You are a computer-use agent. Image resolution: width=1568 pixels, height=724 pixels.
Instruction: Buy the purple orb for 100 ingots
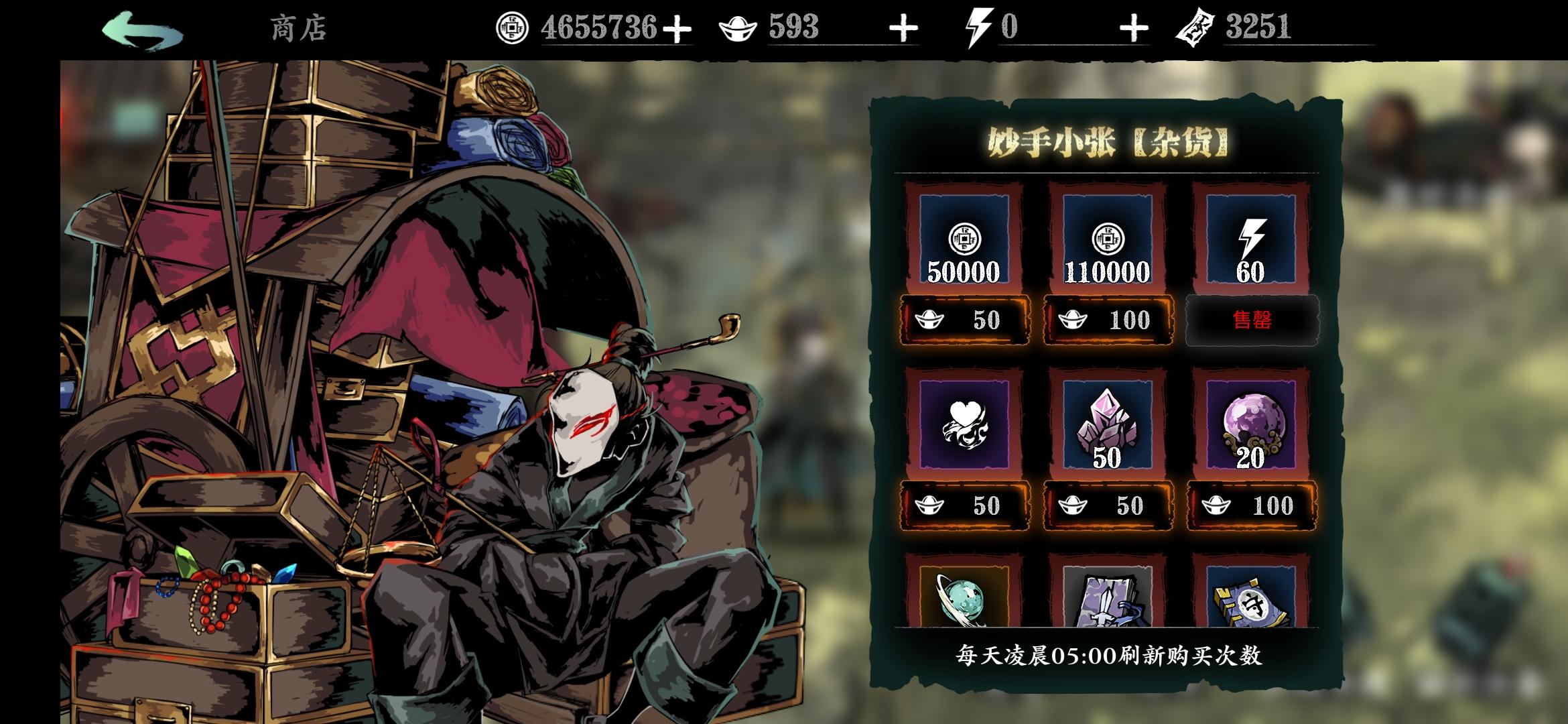[1252, 505]
